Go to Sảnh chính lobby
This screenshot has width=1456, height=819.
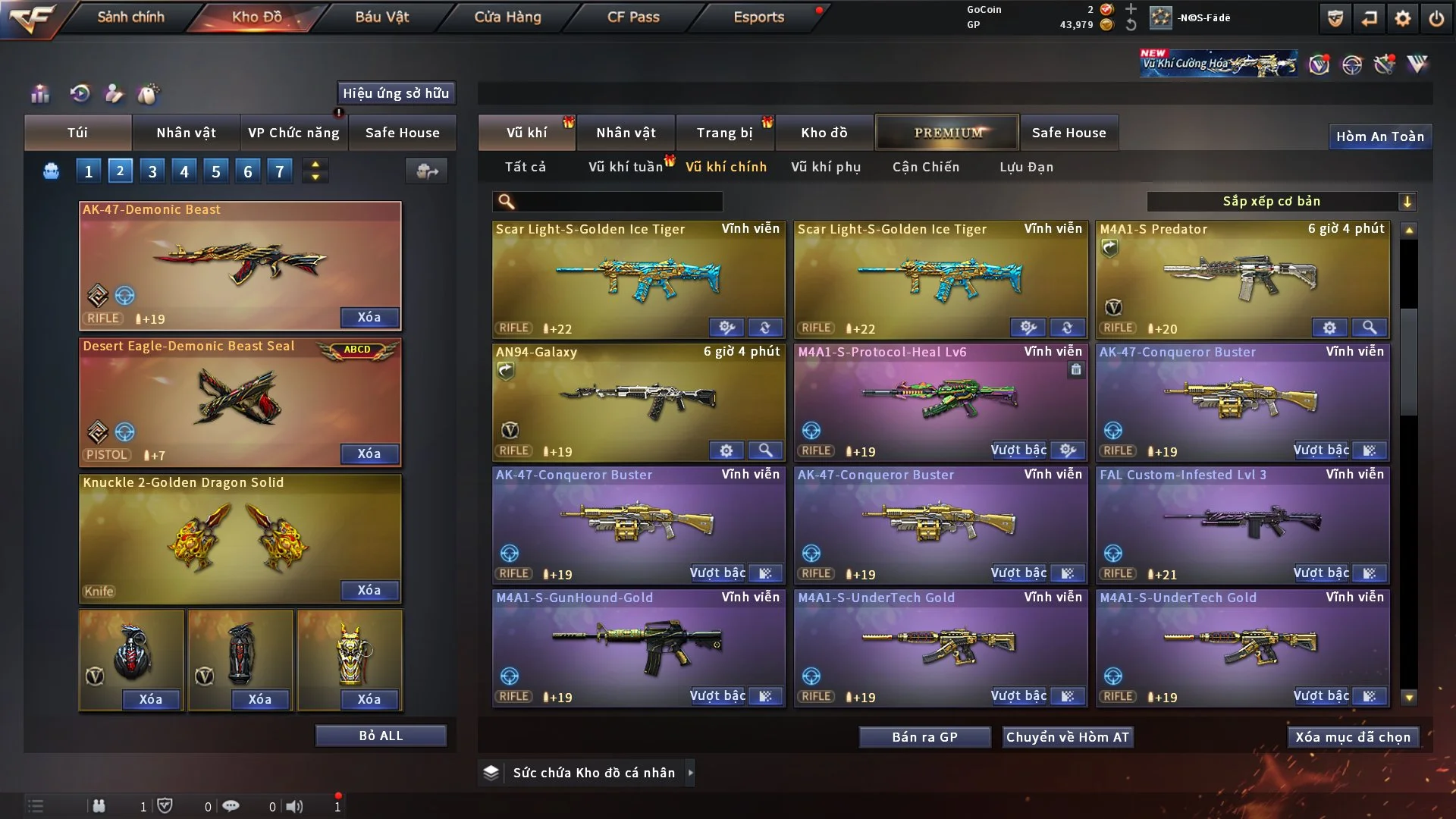pos(130,17)
